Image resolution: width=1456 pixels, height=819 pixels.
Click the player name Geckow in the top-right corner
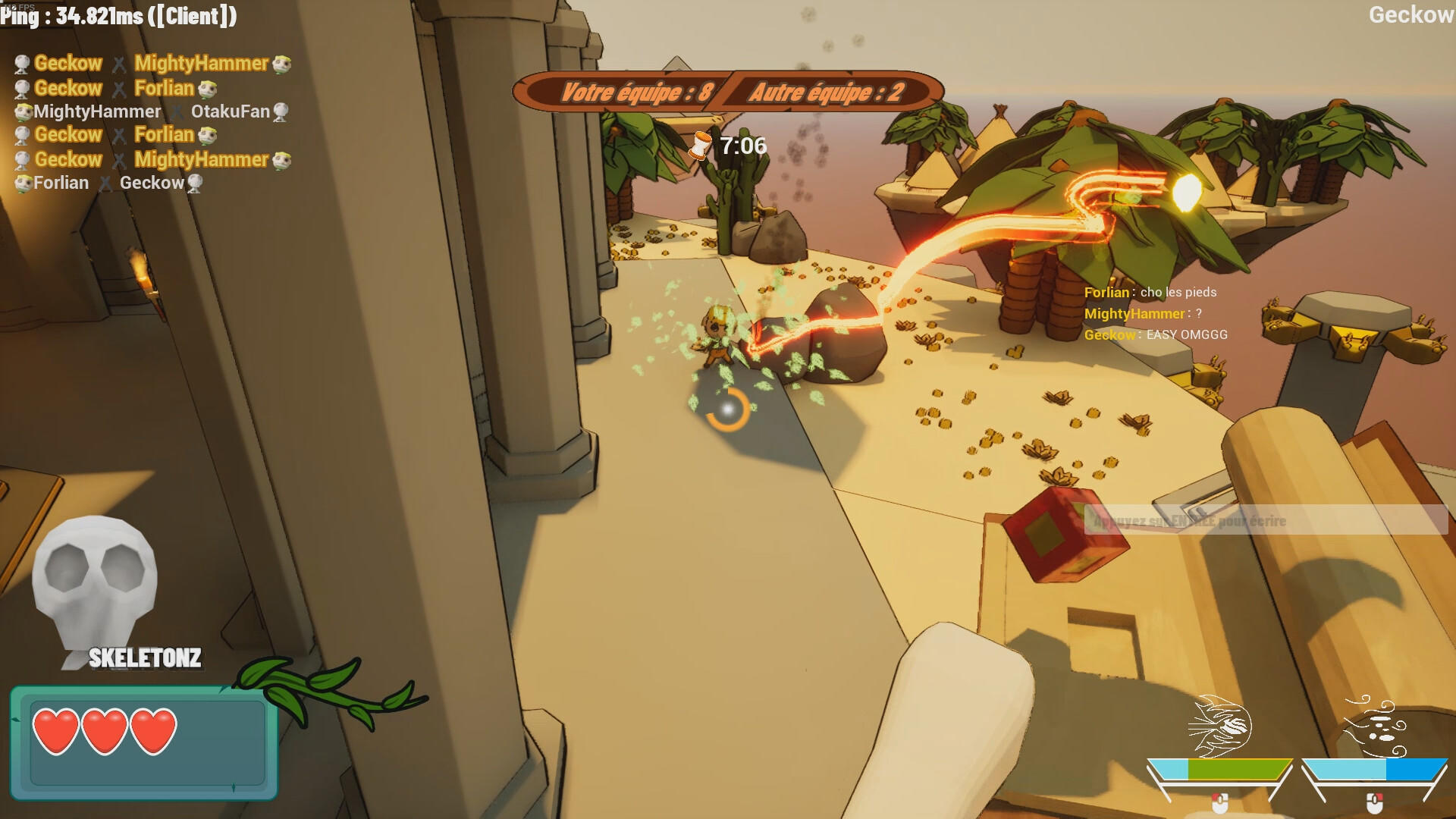(1410, 14)
